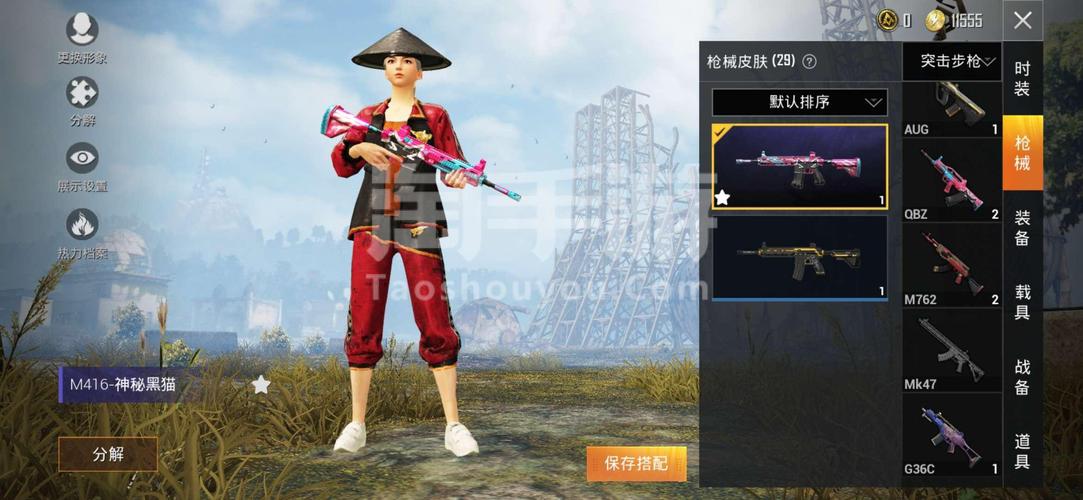
Task: Switch to the 时装 outfit tab
Action: (1022, 78)
